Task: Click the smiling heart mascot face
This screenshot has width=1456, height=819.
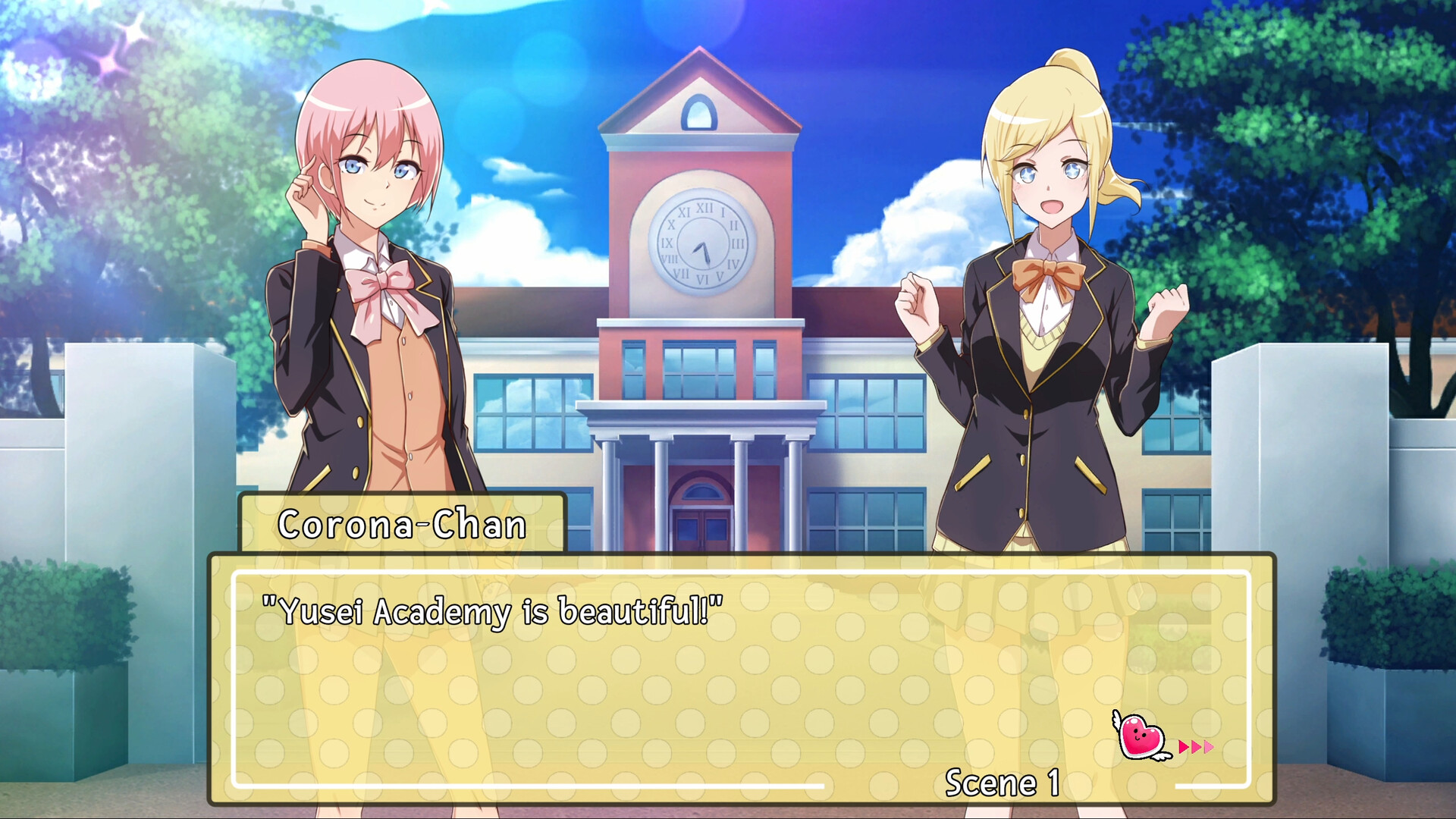Action: (x=1137, y=733)
